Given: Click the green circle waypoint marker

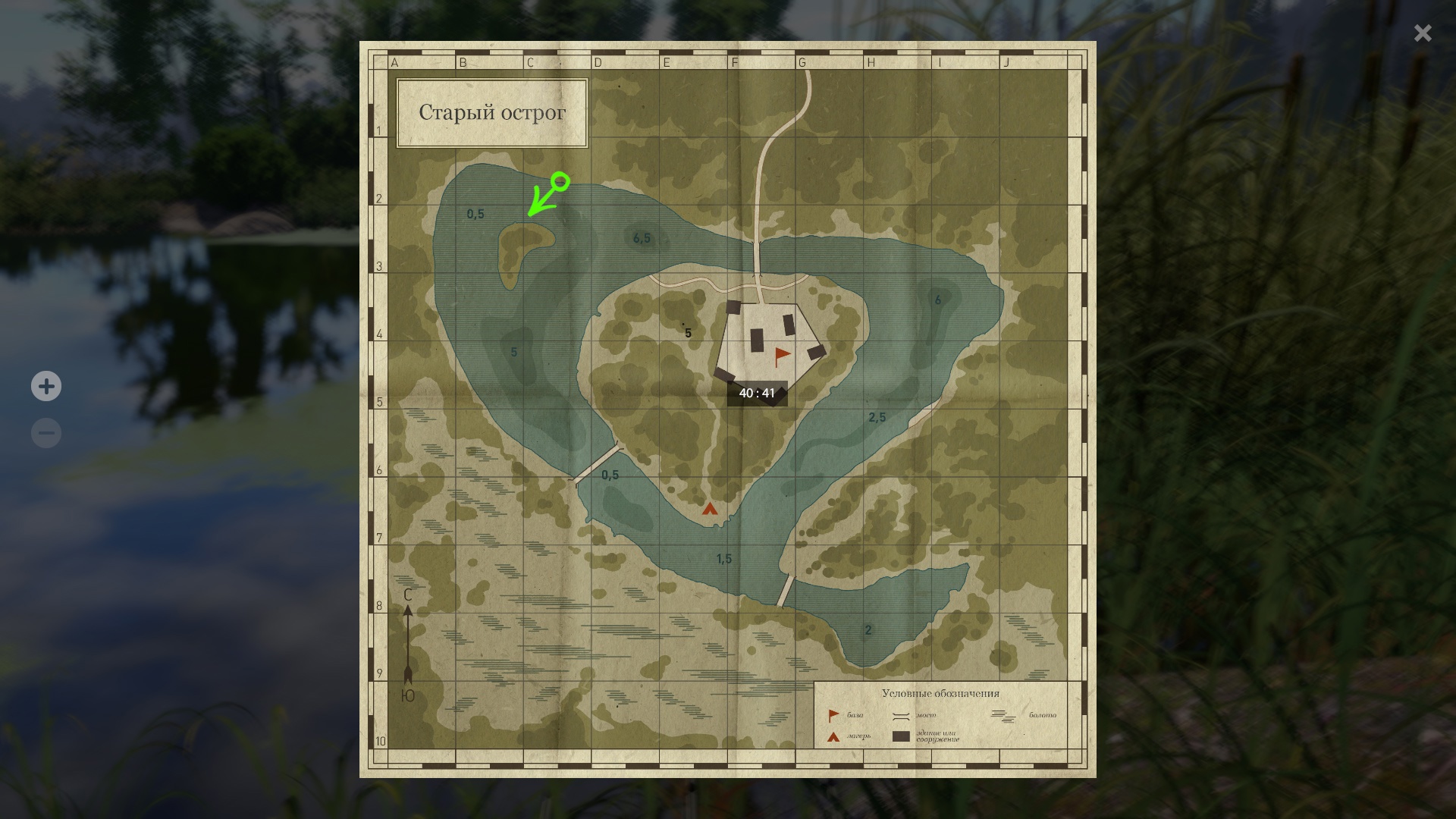Looking at the screenshot, I should (560, 181).
